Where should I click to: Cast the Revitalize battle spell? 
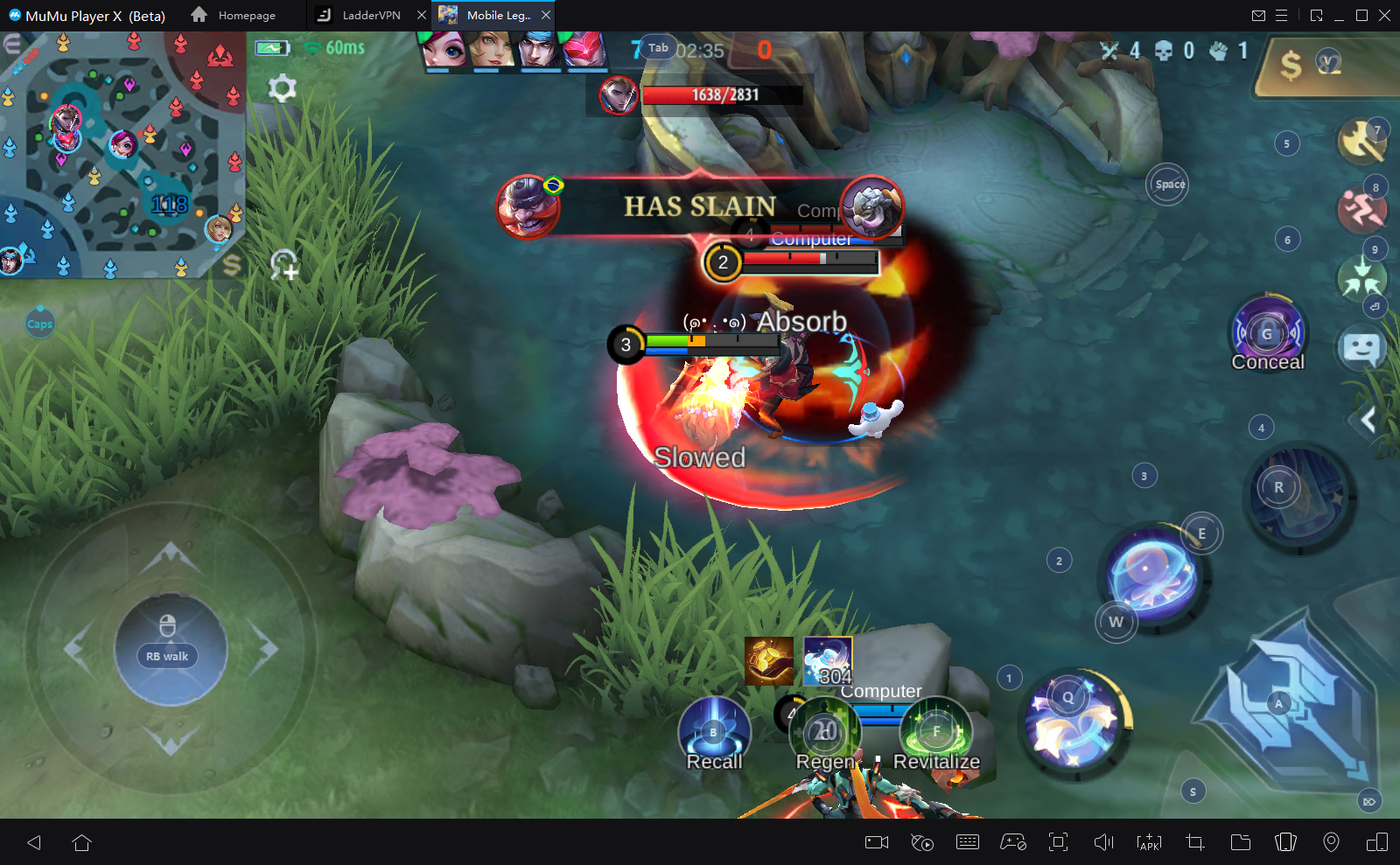pos(935,731)
